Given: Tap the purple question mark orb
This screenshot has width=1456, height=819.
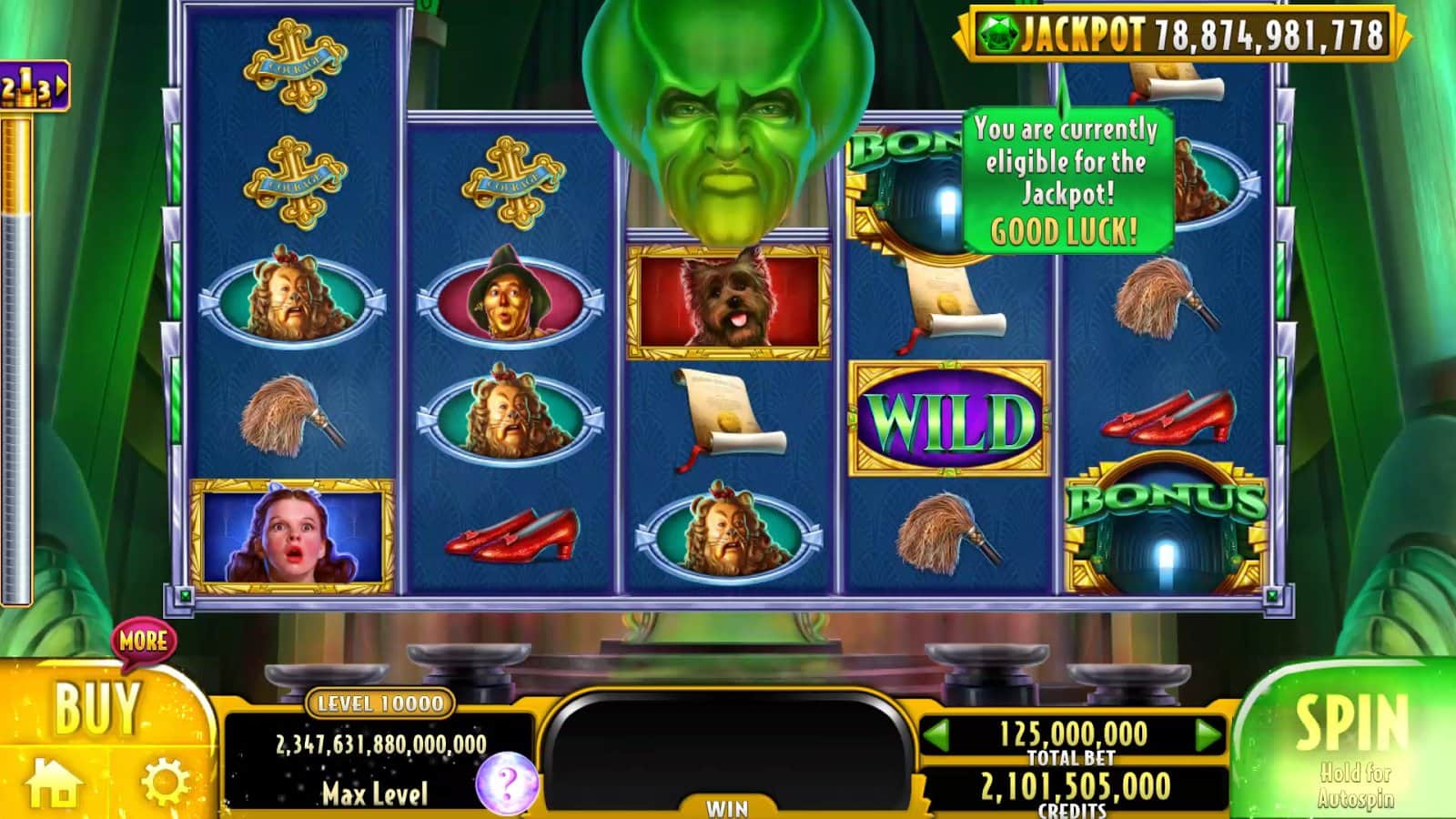Looking at the screenshot, I should [507, 783].
